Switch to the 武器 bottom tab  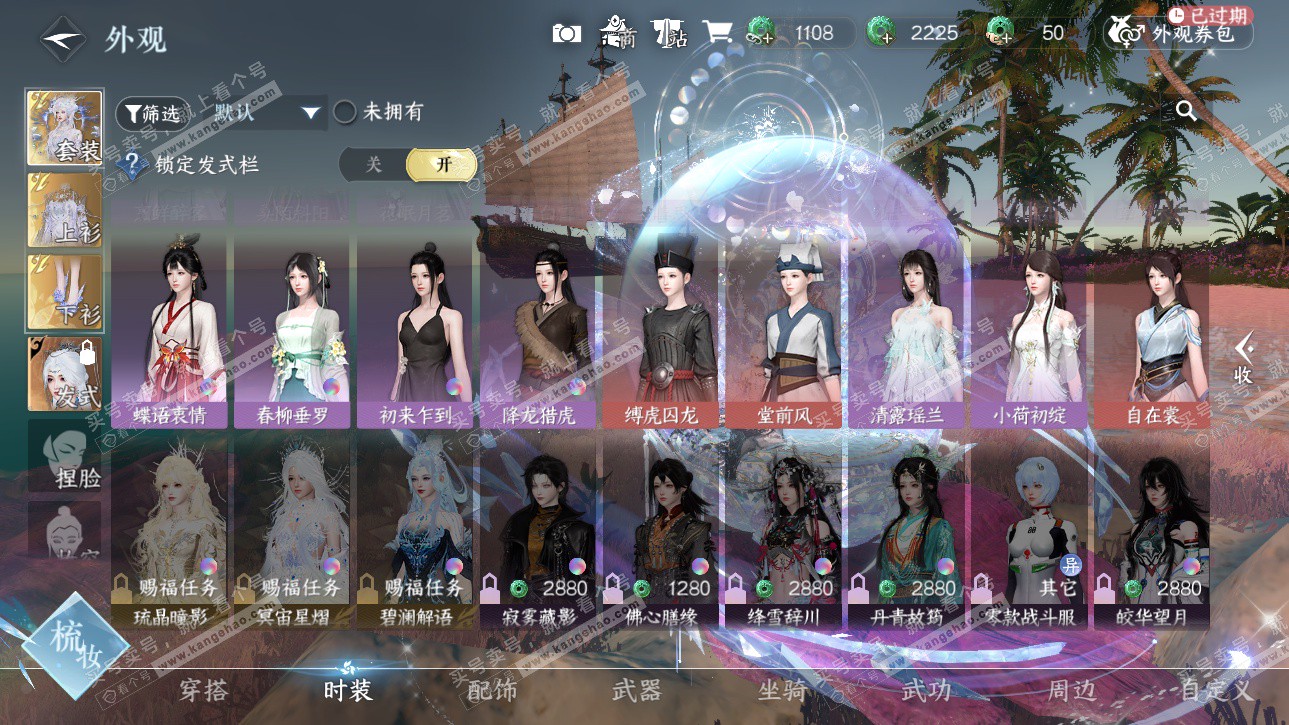636,689
